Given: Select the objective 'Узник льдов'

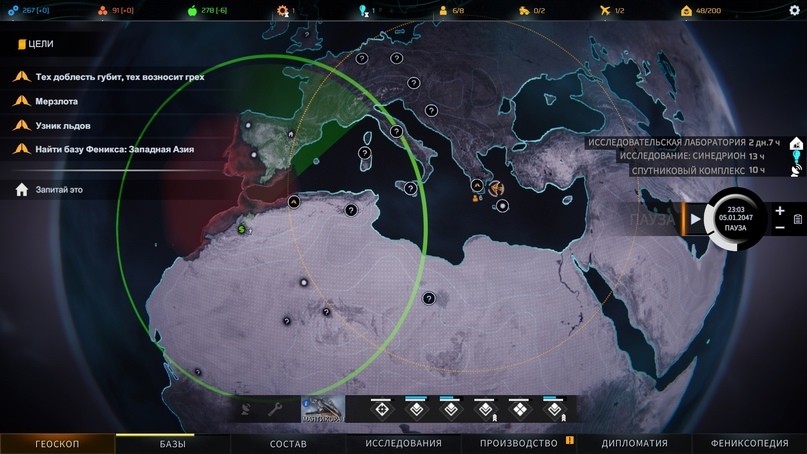Looking at the screenshot, I should point(63,125).
